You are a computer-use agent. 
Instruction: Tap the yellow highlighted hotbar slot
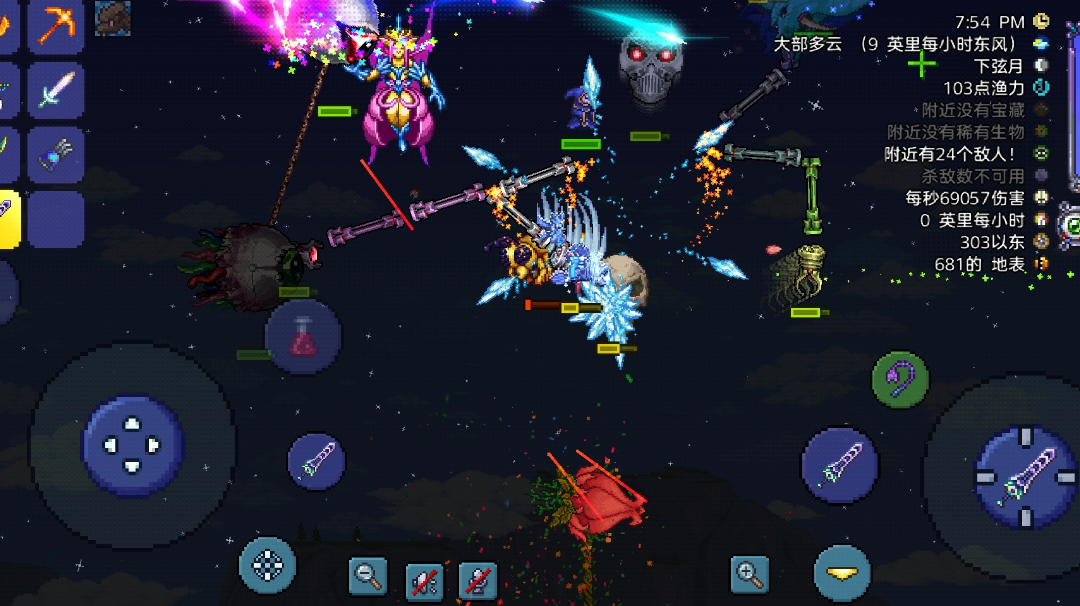coord(8,218)
